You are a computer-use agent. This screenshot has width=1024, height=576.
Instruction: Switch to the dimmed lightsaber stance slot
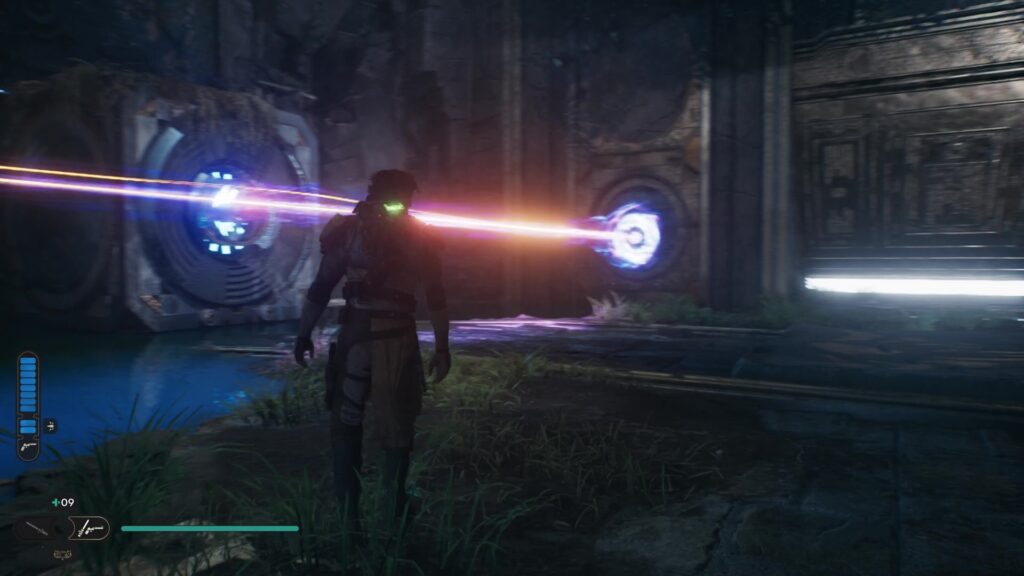click(x=37, y=528)
